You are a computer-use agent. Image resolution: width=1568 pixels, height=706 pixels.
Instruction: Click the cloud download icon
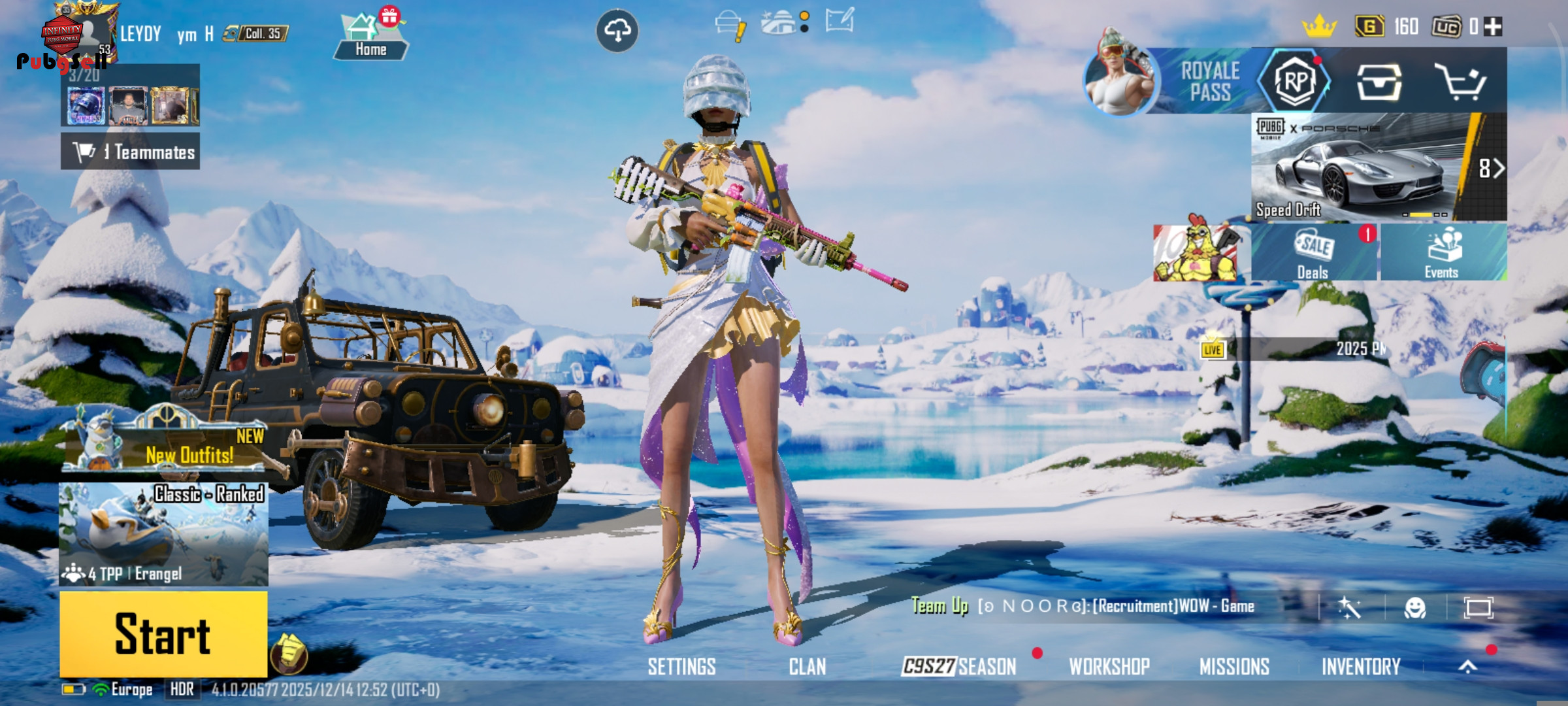617,30
